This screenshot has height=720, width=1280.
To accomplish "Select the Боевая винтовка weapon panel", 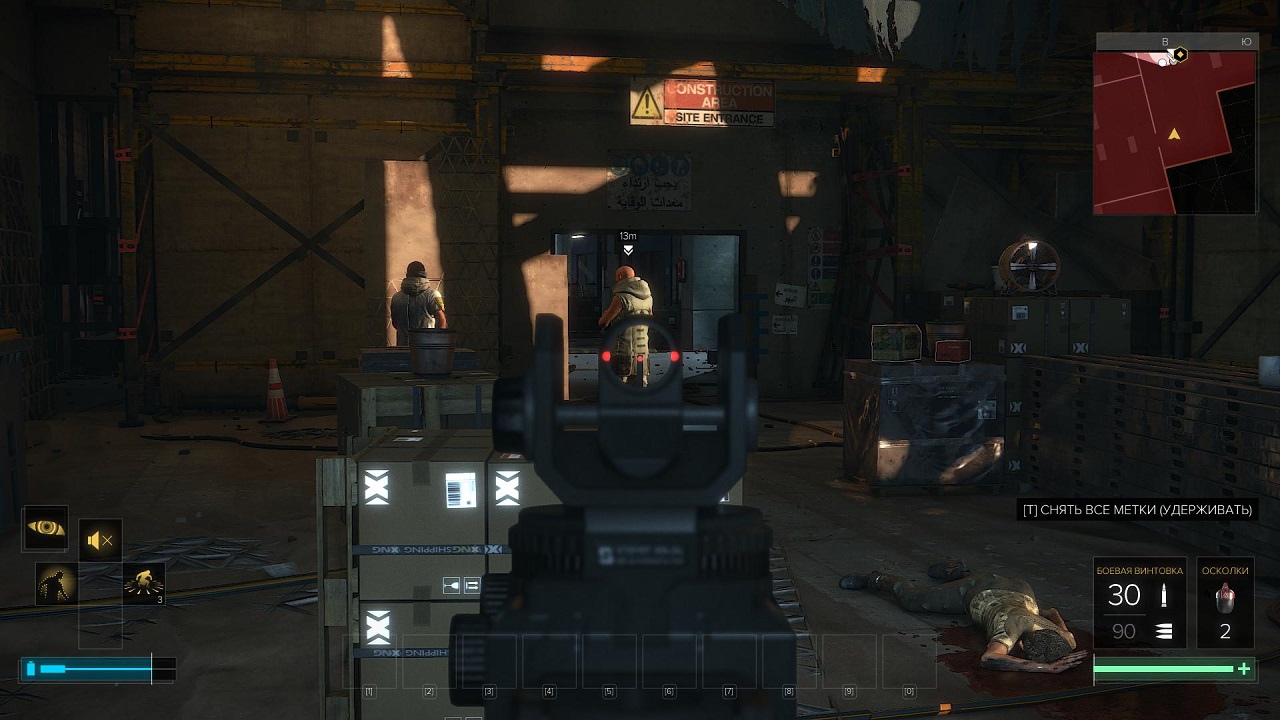I will click(x=1140, y=603).
